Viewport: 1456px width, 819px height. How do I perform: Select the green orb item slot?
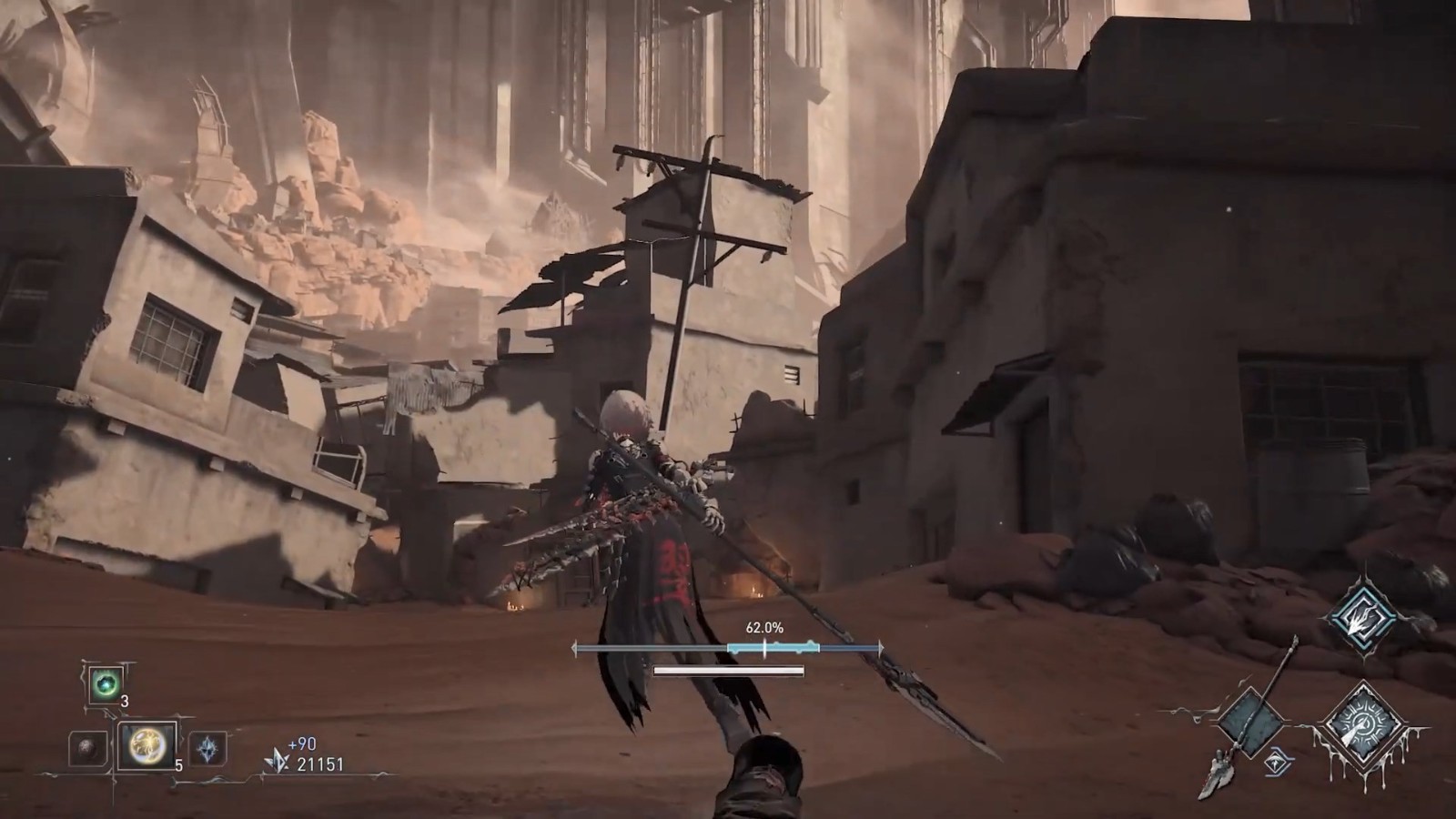pos(106,683)
